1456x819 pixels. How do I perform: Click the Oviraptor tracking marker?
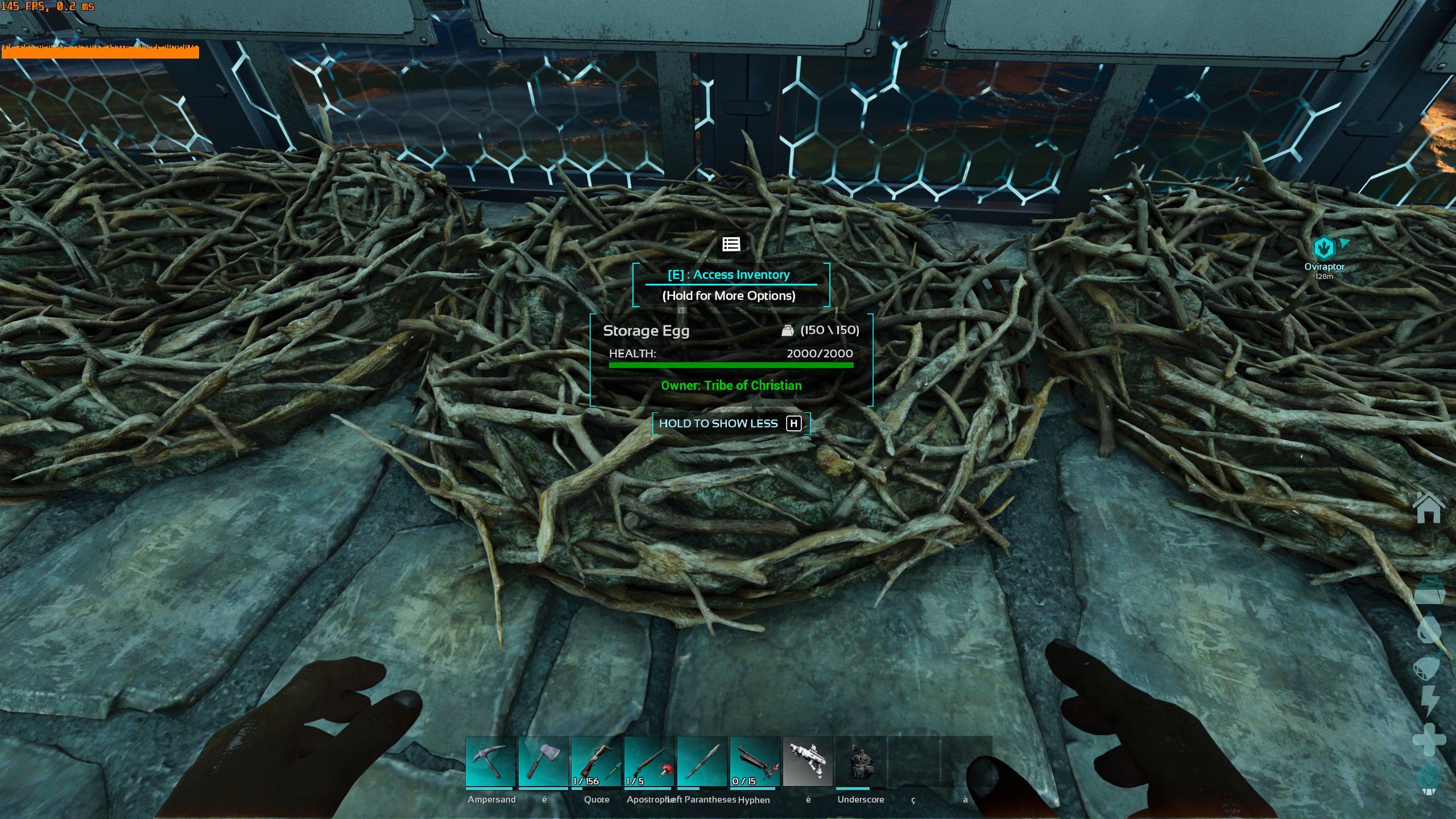(x=1324, y=249)
